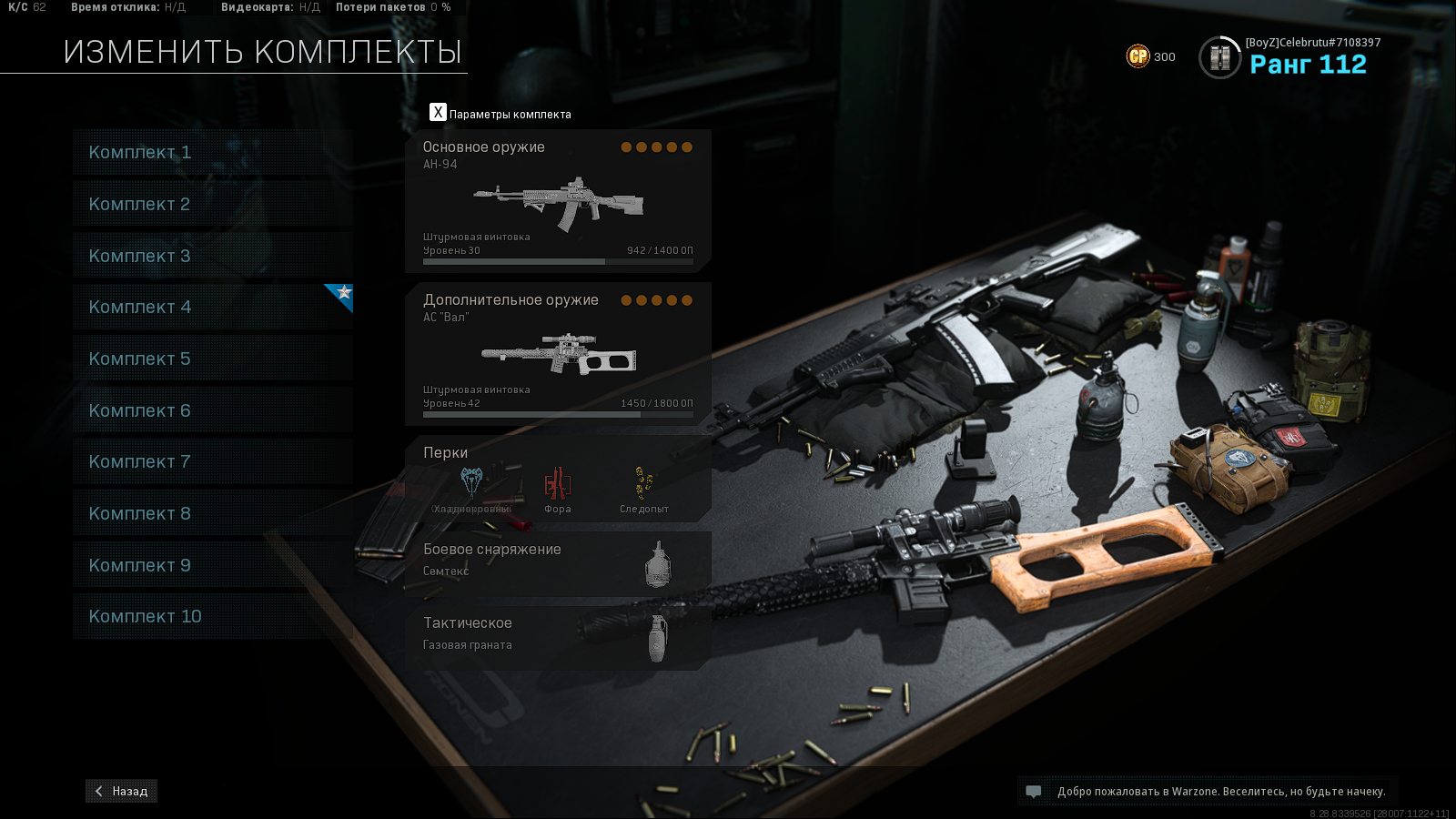1456x819 pixels.
Task: Select loadout Комплект 1
Action: coord(212,152)
